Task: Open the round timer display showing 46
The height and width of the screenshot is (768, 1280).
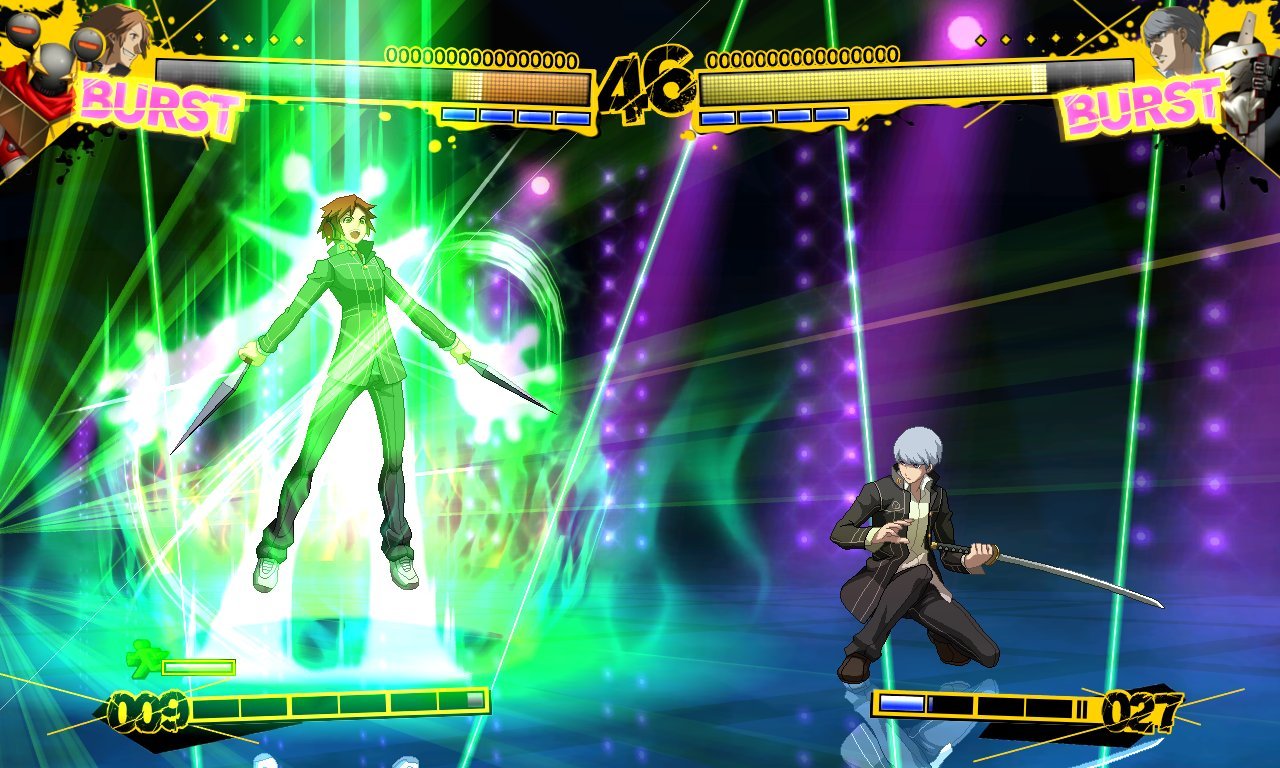Action: click(645, 78)
